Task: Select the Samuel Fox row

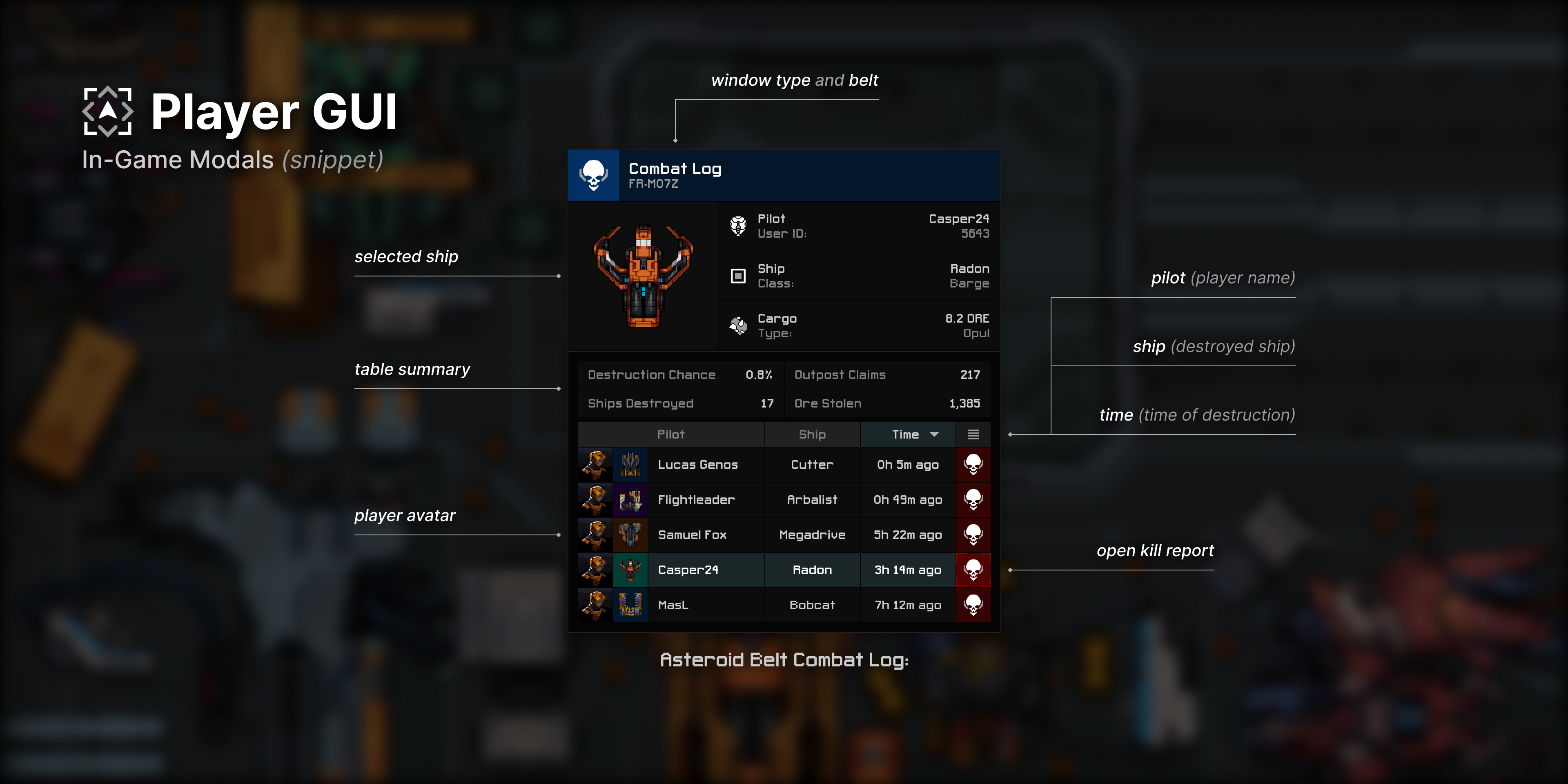Action: coord(706,535)
